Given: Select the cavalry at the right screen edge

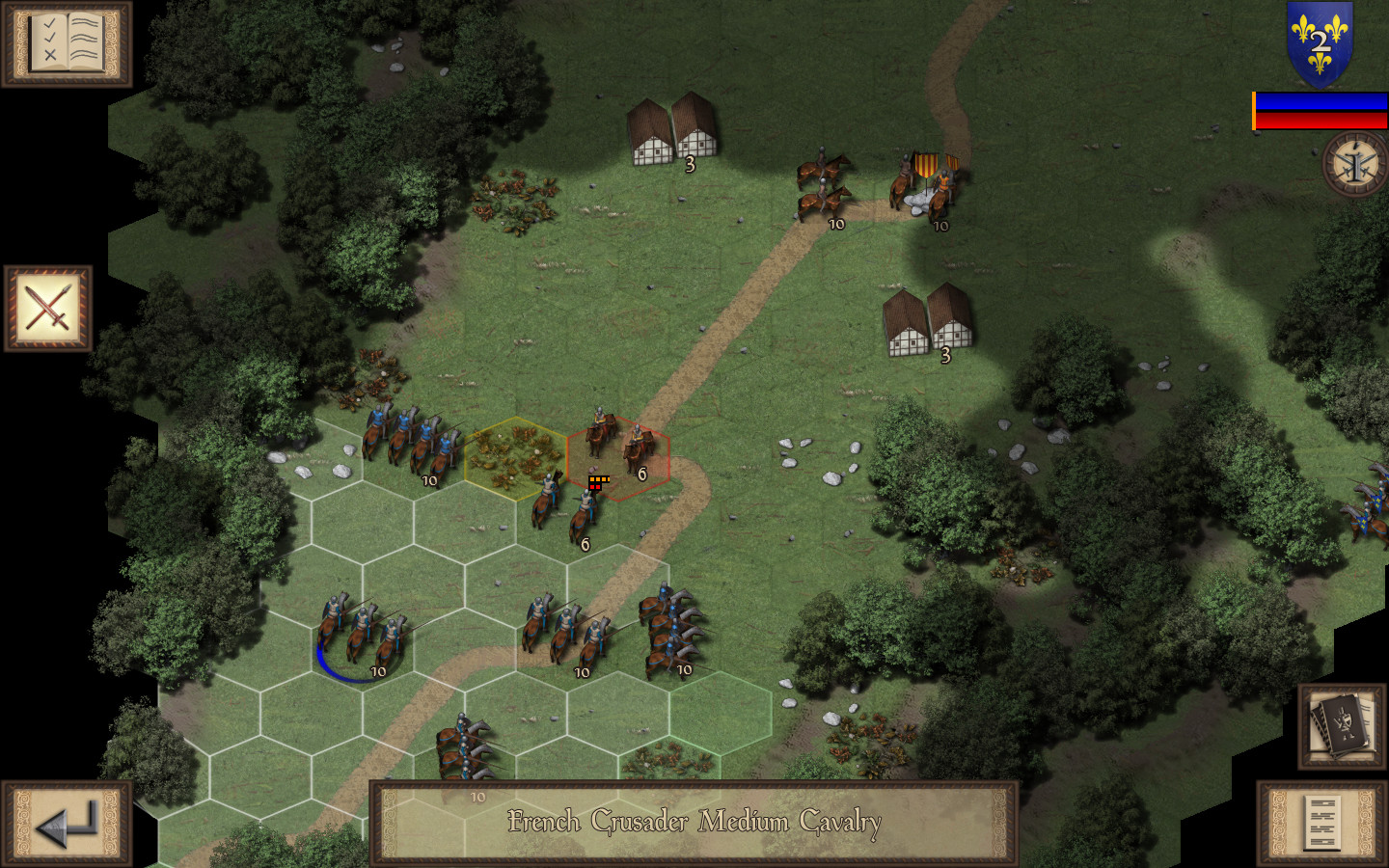Looking at the screenshot, I should click(1369, 511).
